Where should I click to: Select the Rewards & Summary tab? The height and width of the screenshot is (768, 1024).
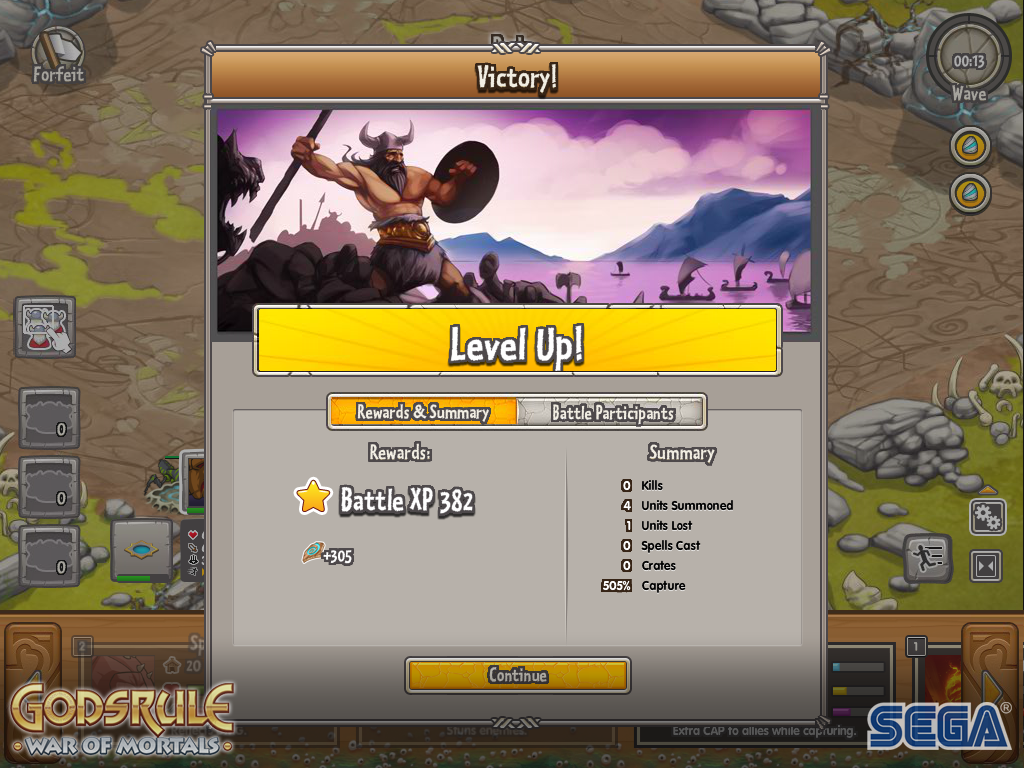424,412
